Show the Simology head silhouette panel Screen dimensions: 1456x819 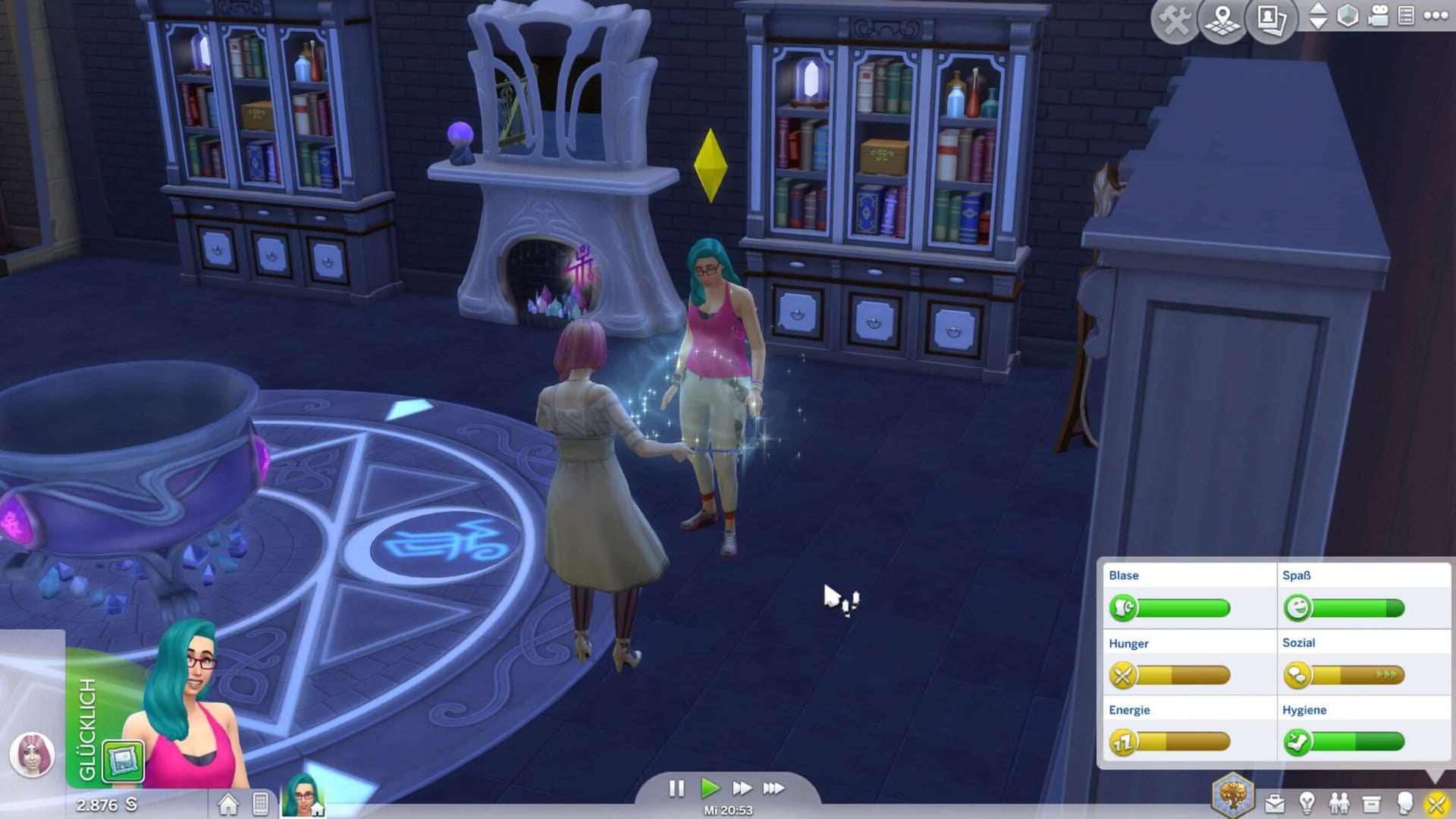pos(1404,803)
